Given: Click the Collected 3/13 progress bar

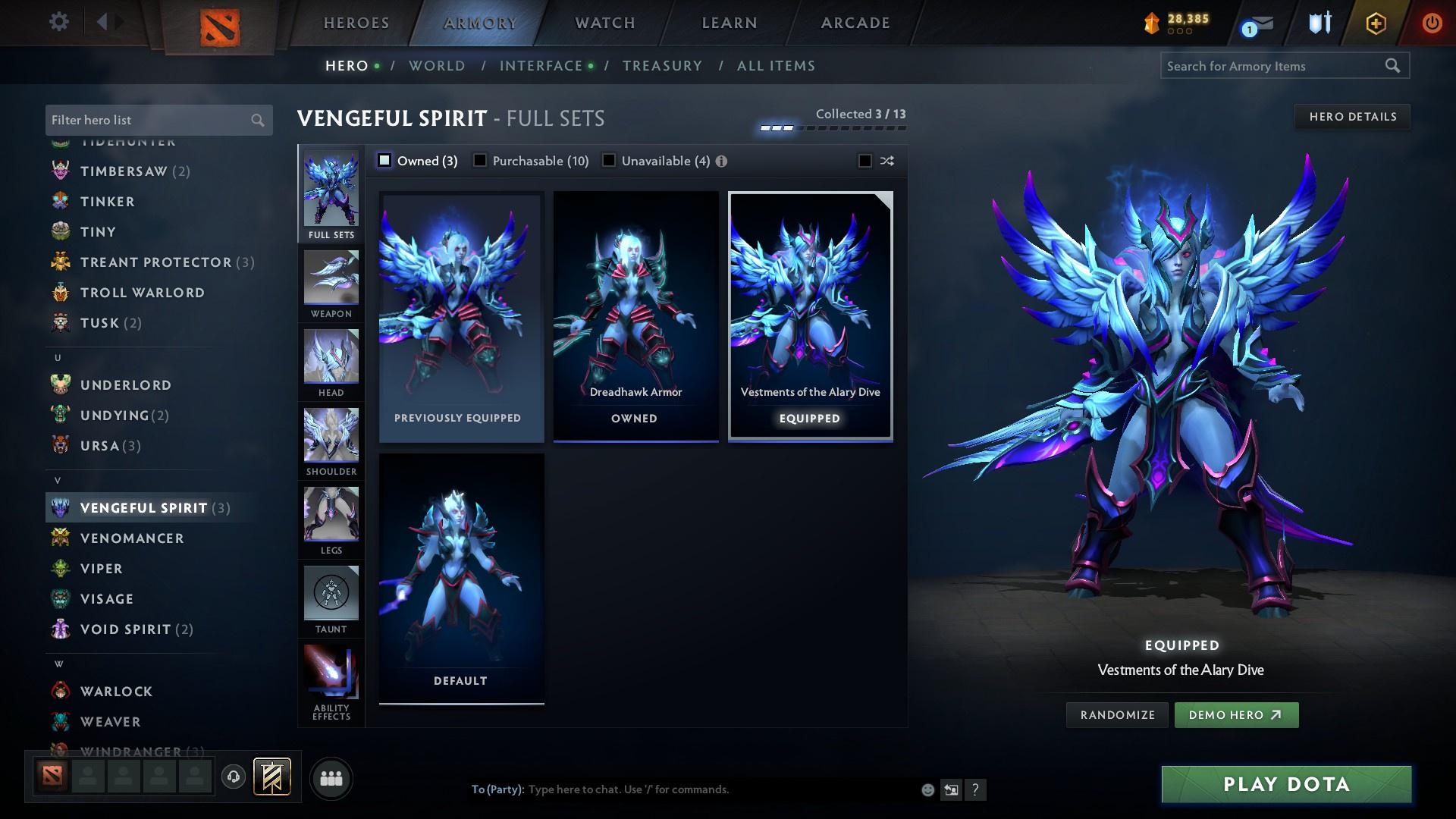Looking at the screenshot, I should coord(832,127).
